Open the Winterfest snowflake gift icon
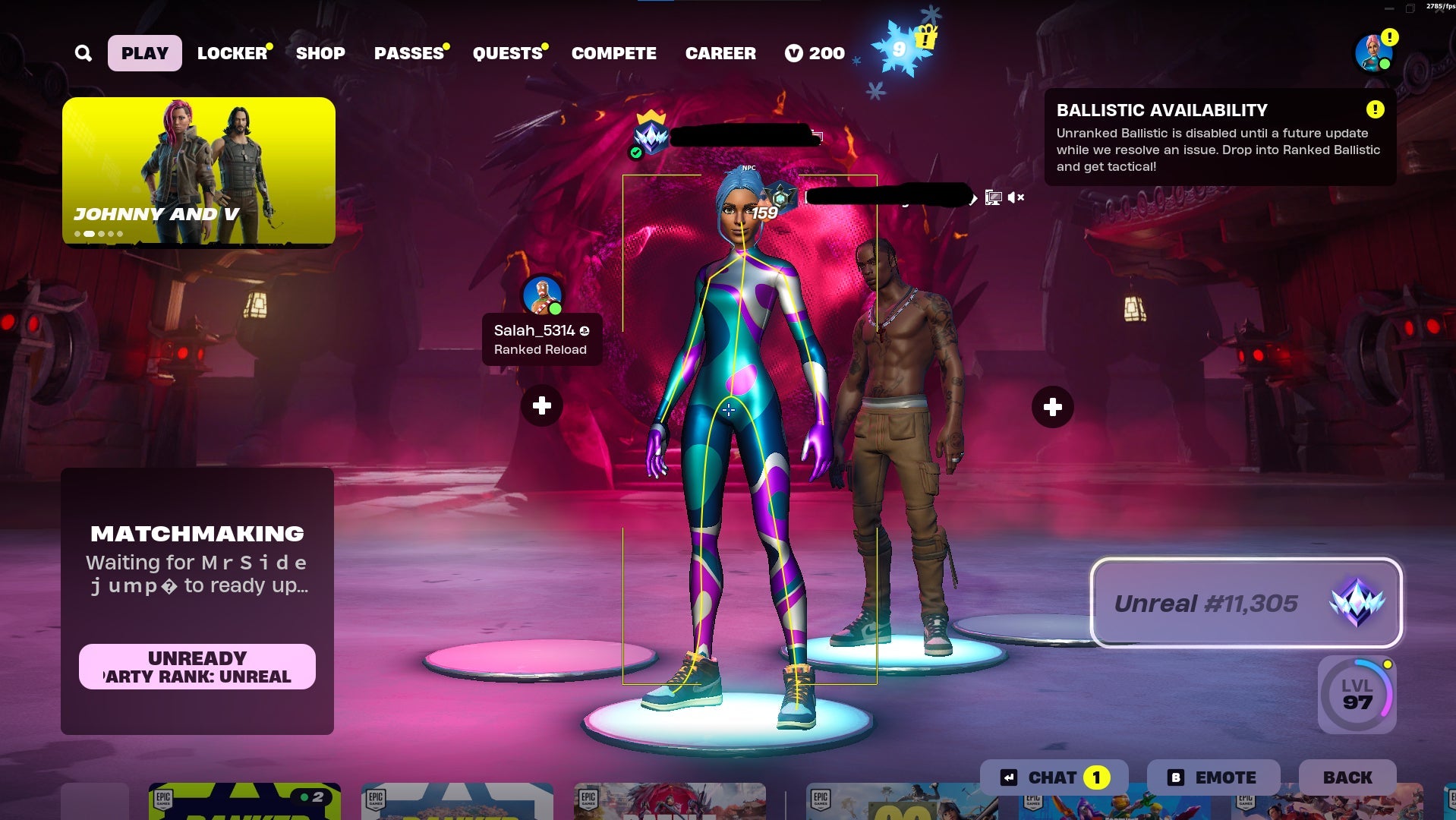Viewport: 1456px width, 820px height. point(900,49)
